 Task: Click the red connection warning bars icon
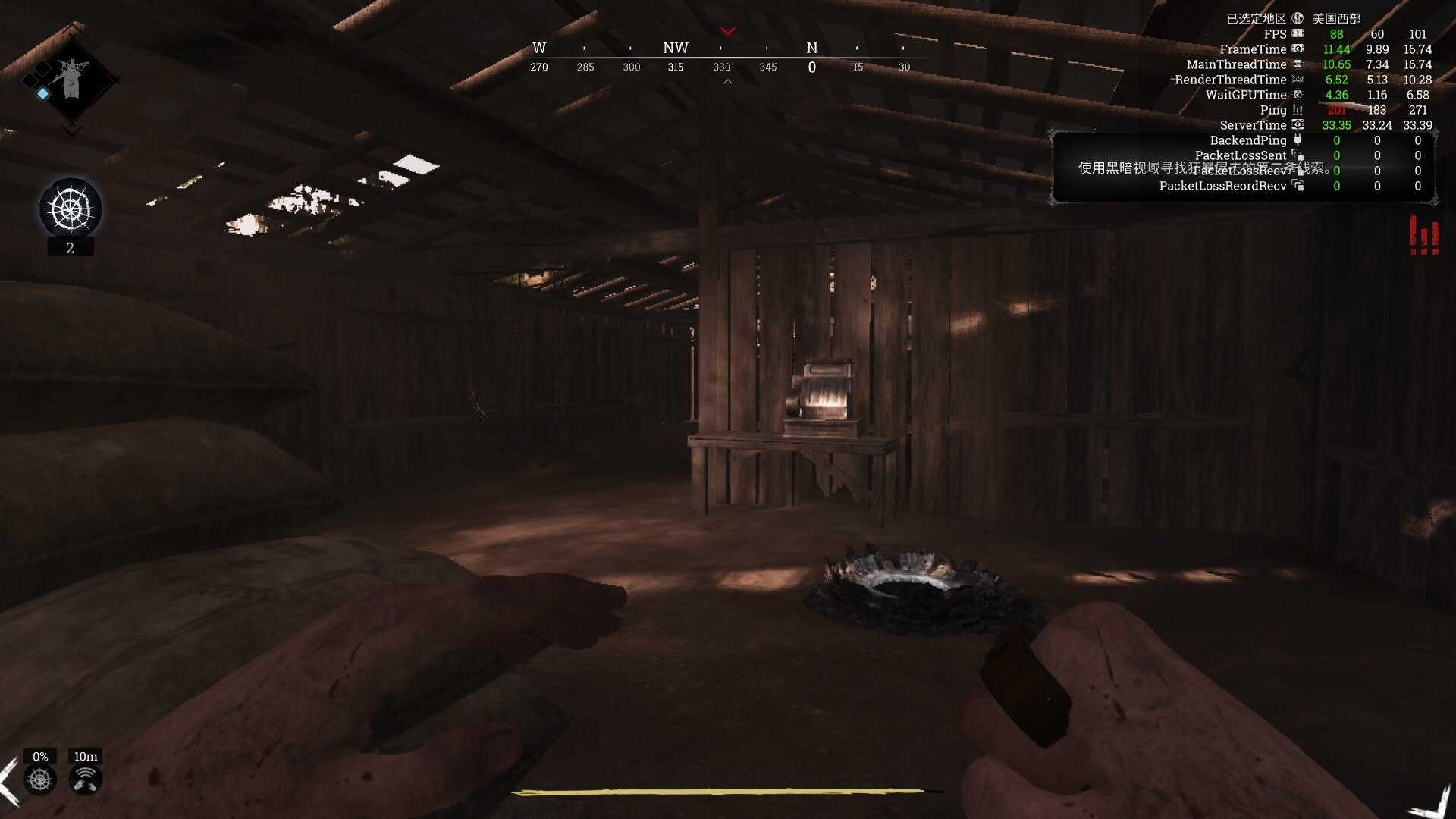[x=1423, y=236]
